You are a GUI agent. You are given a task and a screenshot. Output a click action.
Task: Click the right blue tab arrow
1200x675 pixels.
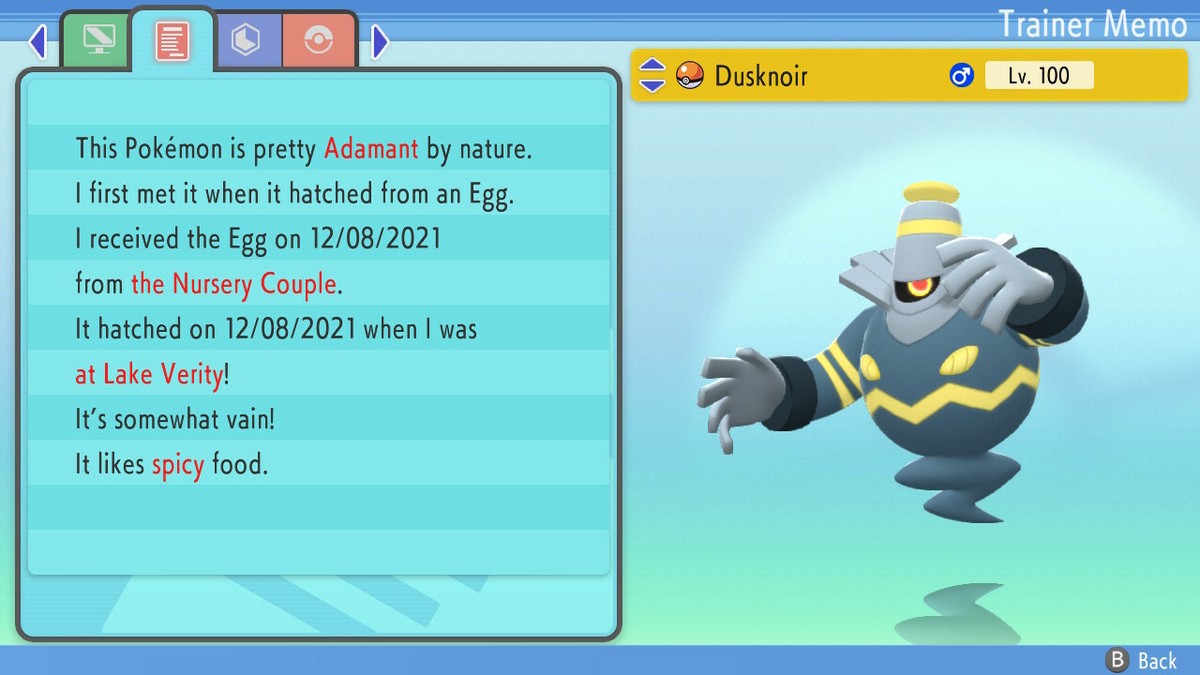[x=380, y=42]
